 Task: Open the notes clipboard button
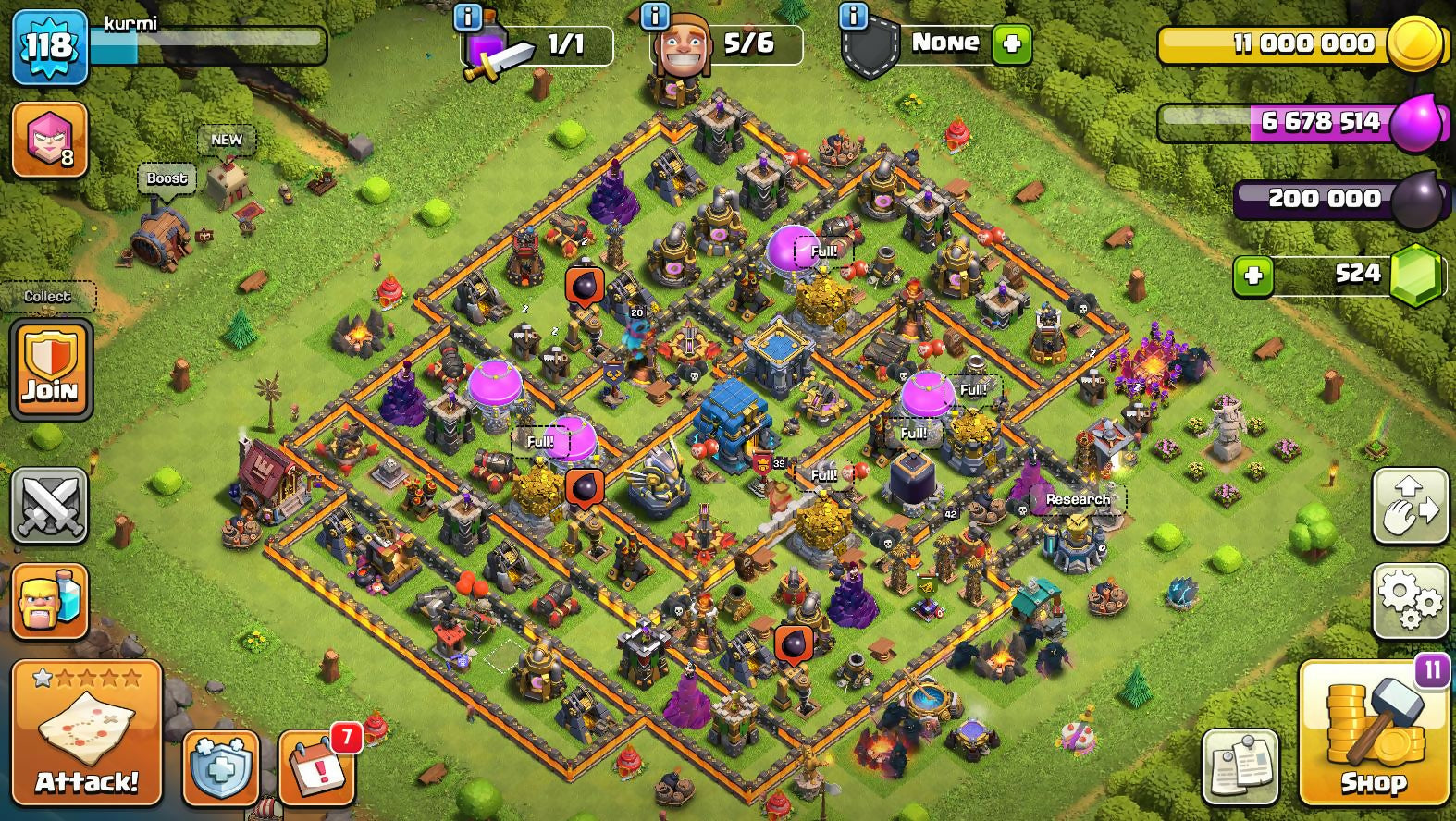[x=1240, y=767]
